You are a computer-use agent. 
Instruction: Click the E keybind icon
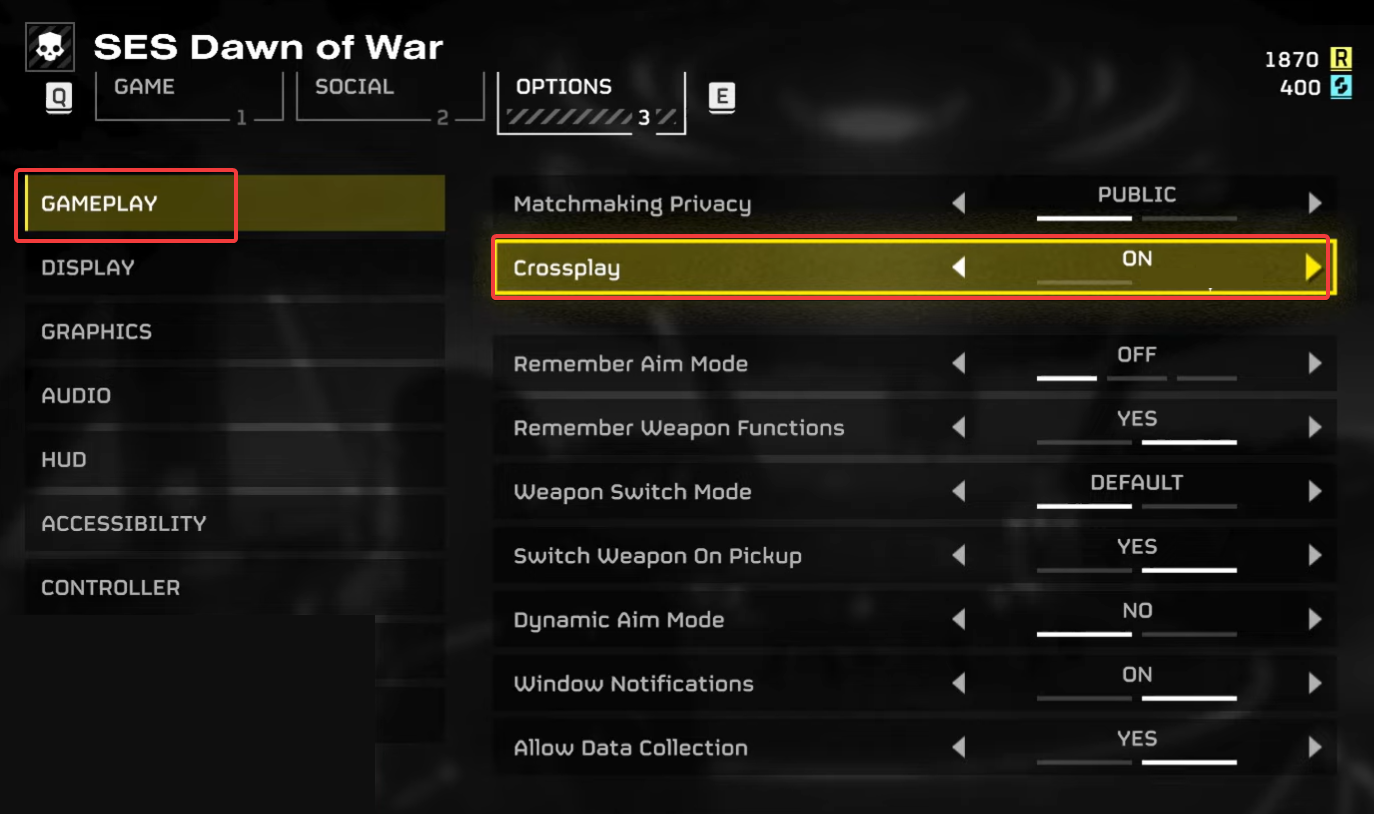click(x=722, y=96)
